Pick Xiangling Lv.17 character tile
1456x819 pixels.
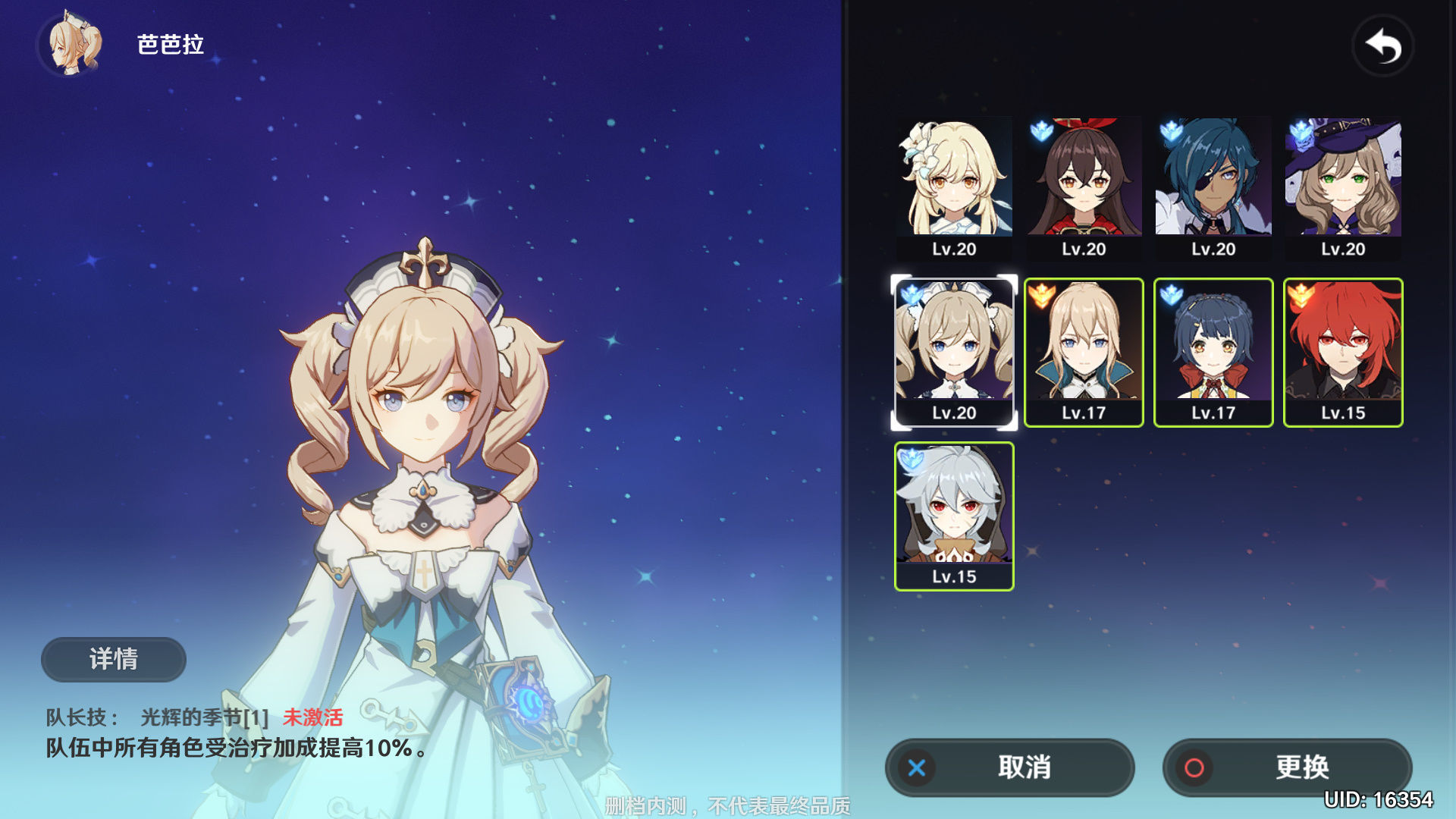pyautogui.click(x=1213, y=352)
